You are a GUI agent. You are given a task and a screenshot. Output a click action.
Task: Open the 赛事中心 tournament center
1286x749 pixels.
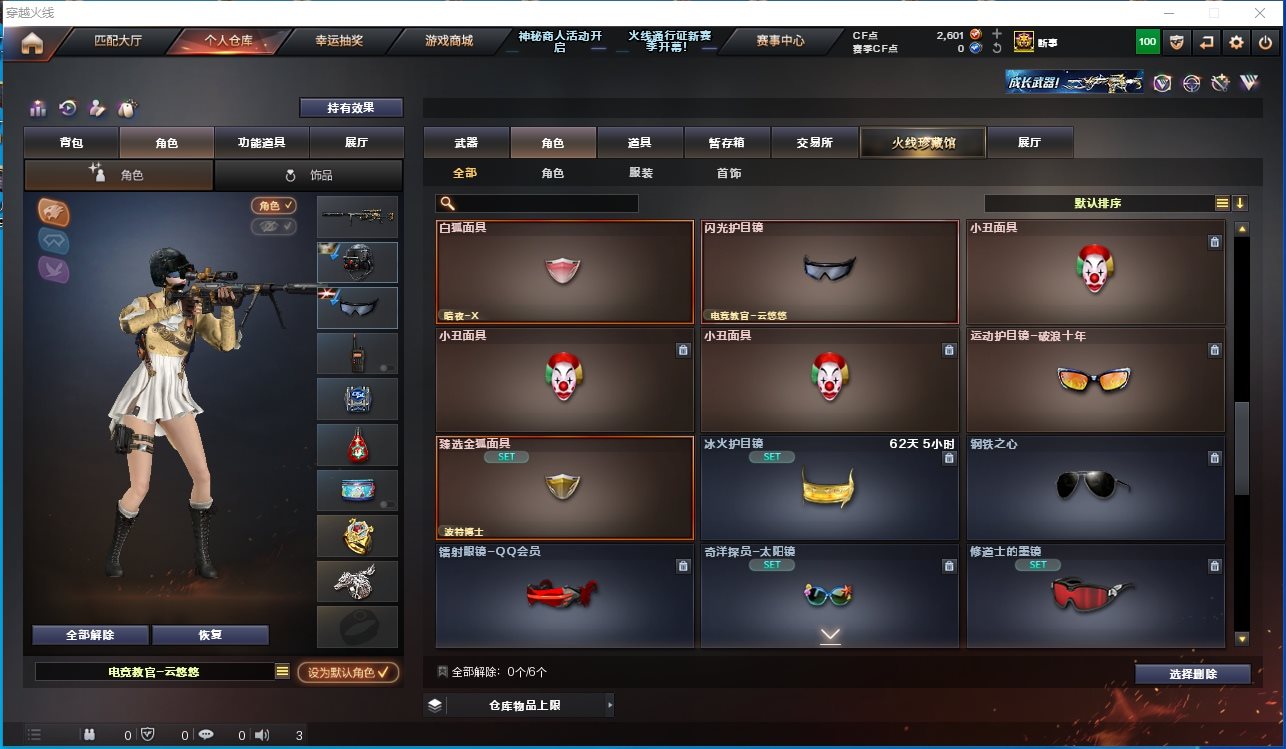pyautogui.click(x=780, y=41)
